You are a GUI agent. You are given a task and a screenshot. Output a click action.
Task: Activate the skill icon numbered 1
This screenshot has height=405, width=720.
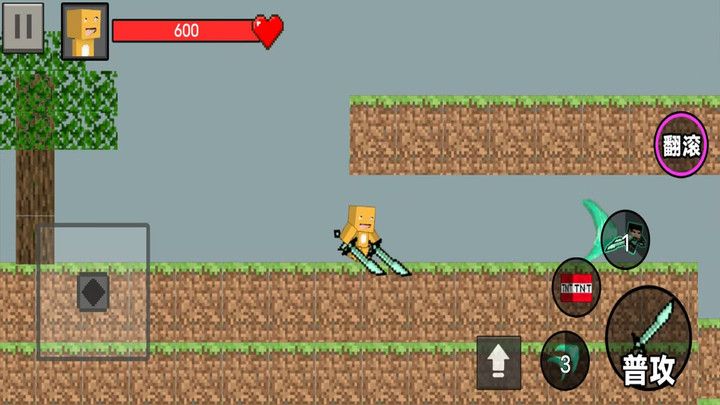[x=626, y=240]
